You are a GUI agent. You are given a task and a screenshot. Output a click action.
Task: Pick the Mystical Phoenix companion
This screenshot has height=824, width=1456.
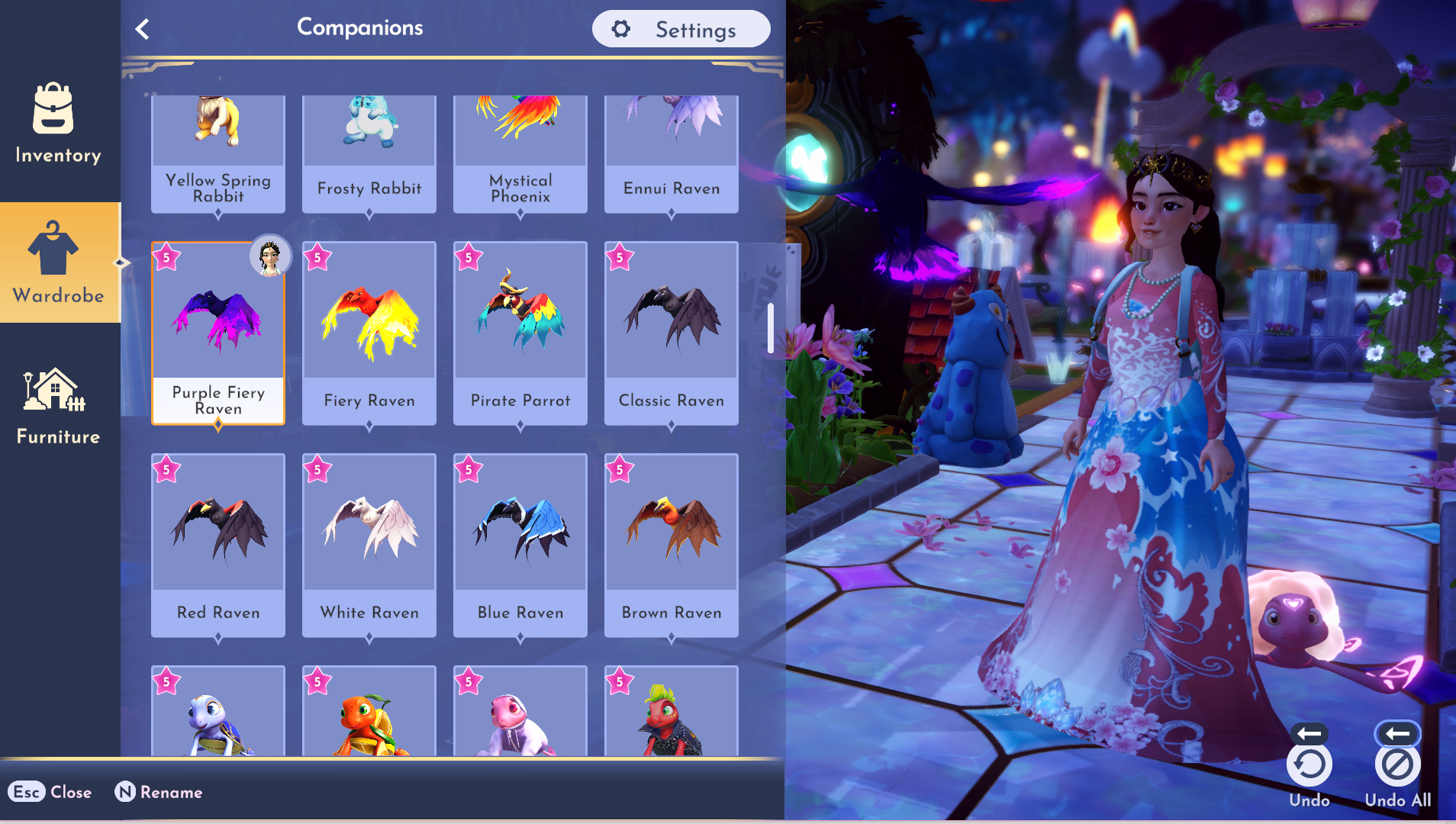(520, 153)
